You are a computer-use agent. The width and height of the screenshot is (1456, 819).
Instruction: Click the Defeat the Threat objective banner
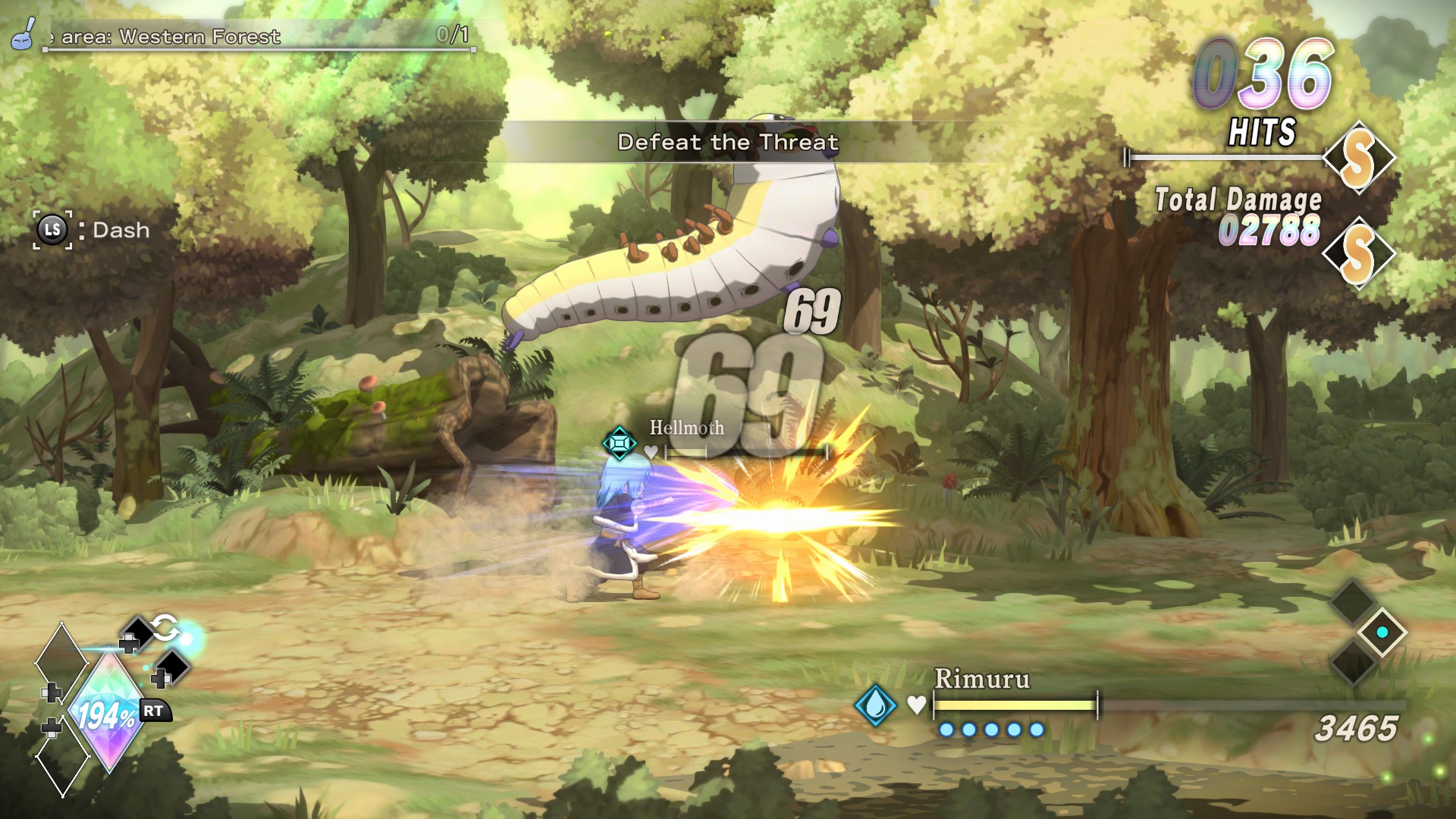click(x=728, y=142)
